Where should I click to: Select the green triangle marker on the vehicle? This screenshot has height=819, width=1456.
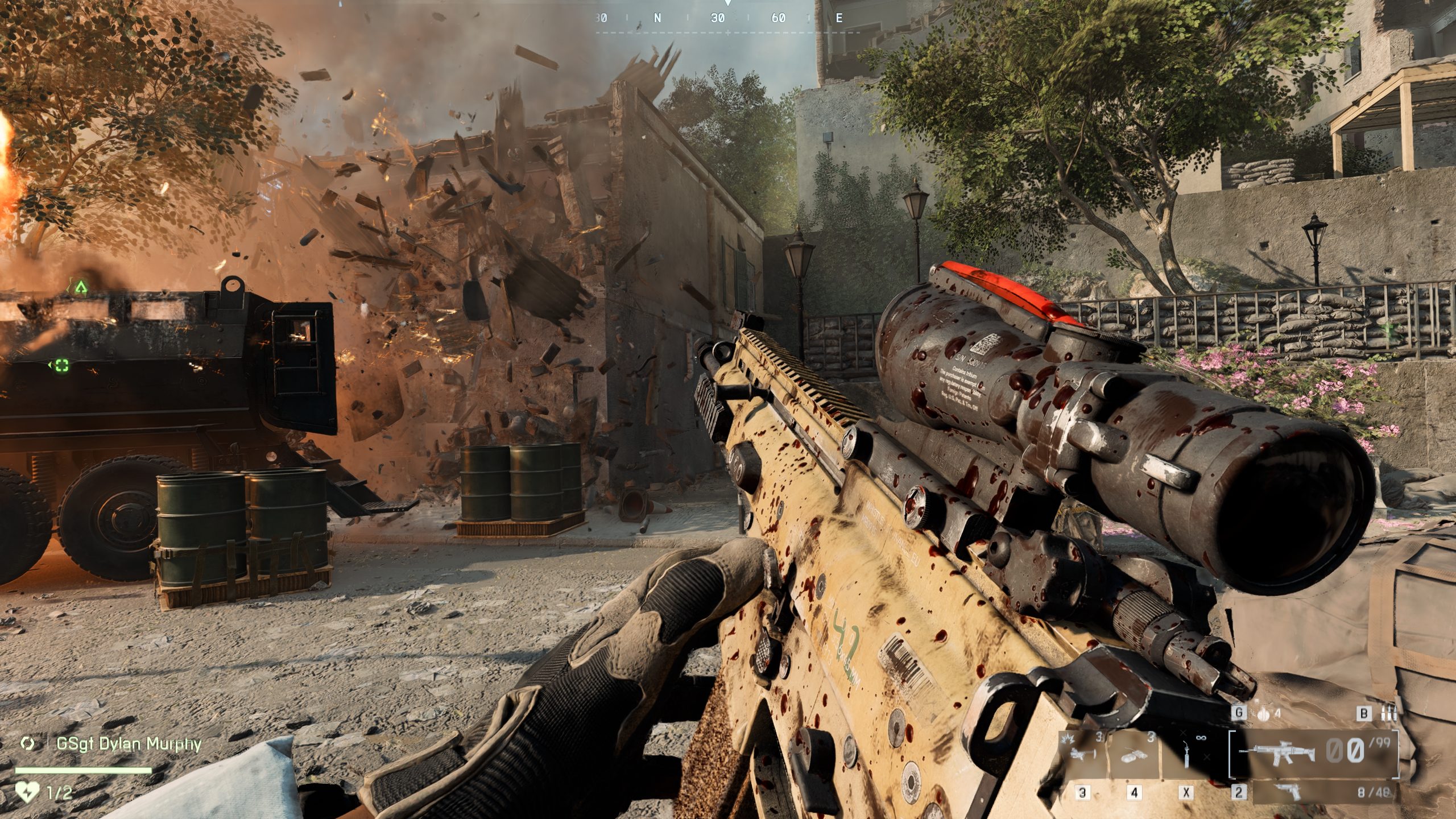pyautogui.click(x=81, y=287)
